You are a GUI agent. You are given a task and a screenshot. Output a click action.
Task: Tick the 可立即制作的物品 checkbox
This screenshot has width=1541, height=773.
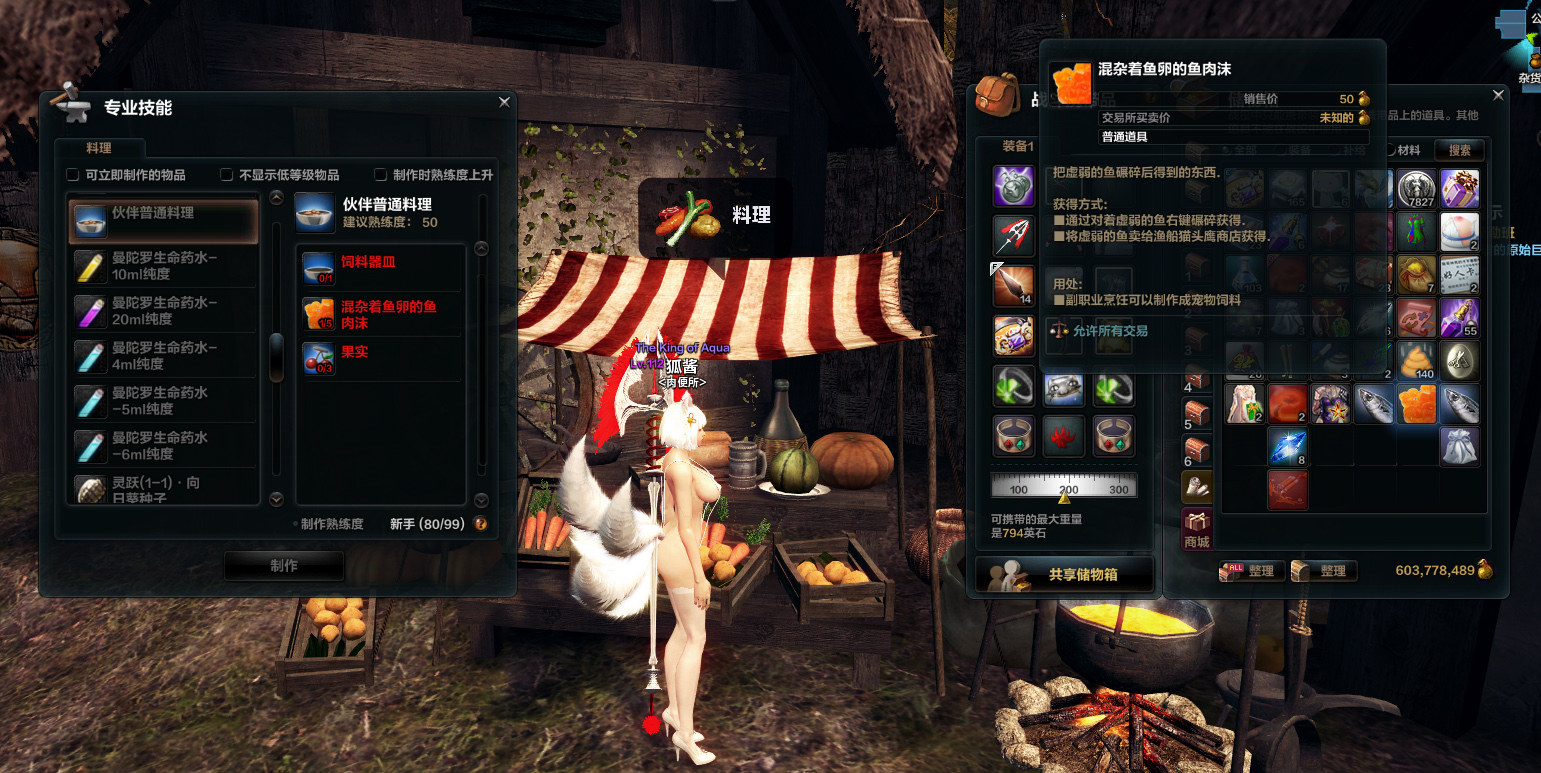73,175
